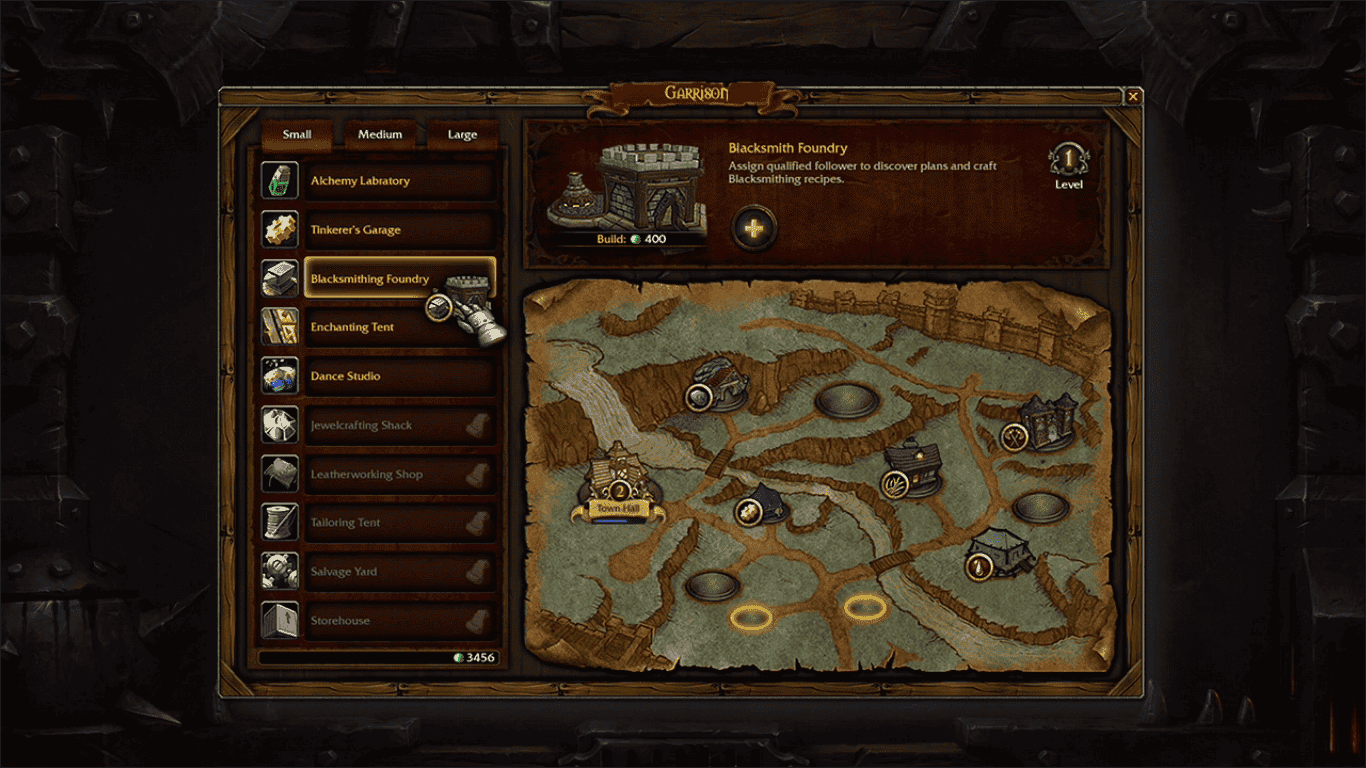Image resolution: width=1366 pixels, height=768 pixels.
Task: Close the Garrison window
Action: [x=1133, y=97]
